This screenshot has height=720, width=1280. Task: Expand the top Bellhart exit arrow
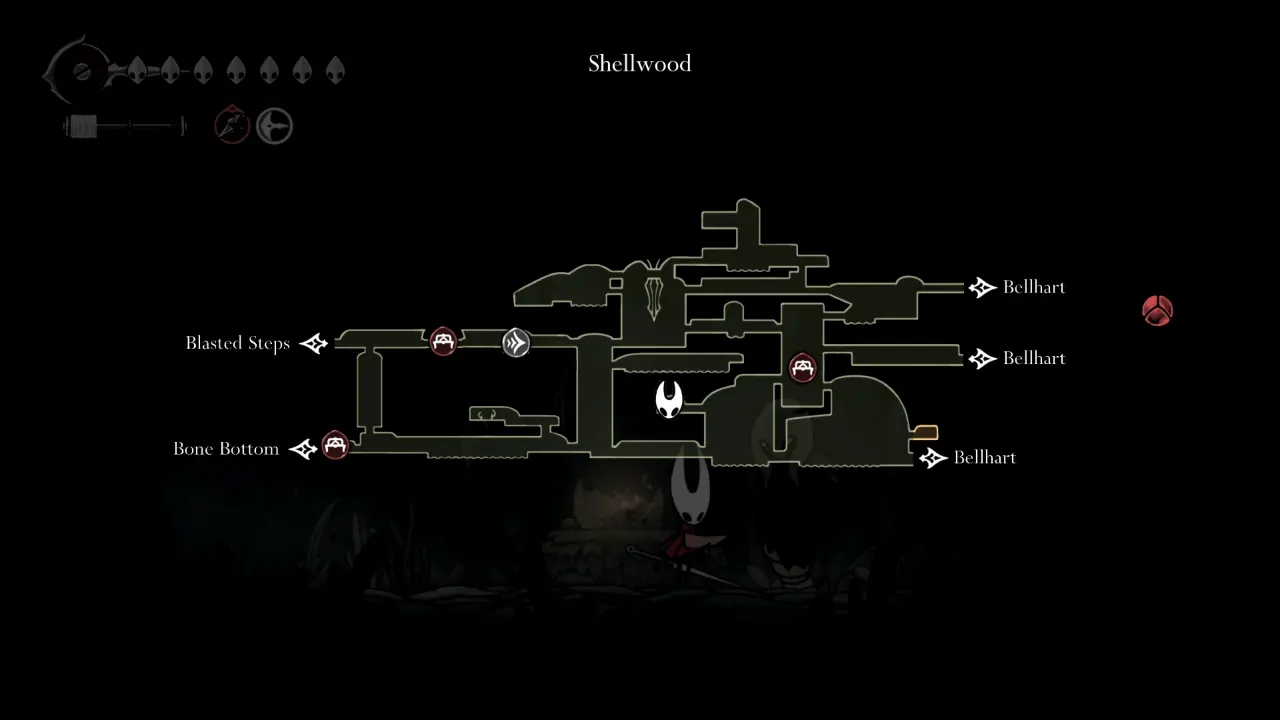coord(982,287)
